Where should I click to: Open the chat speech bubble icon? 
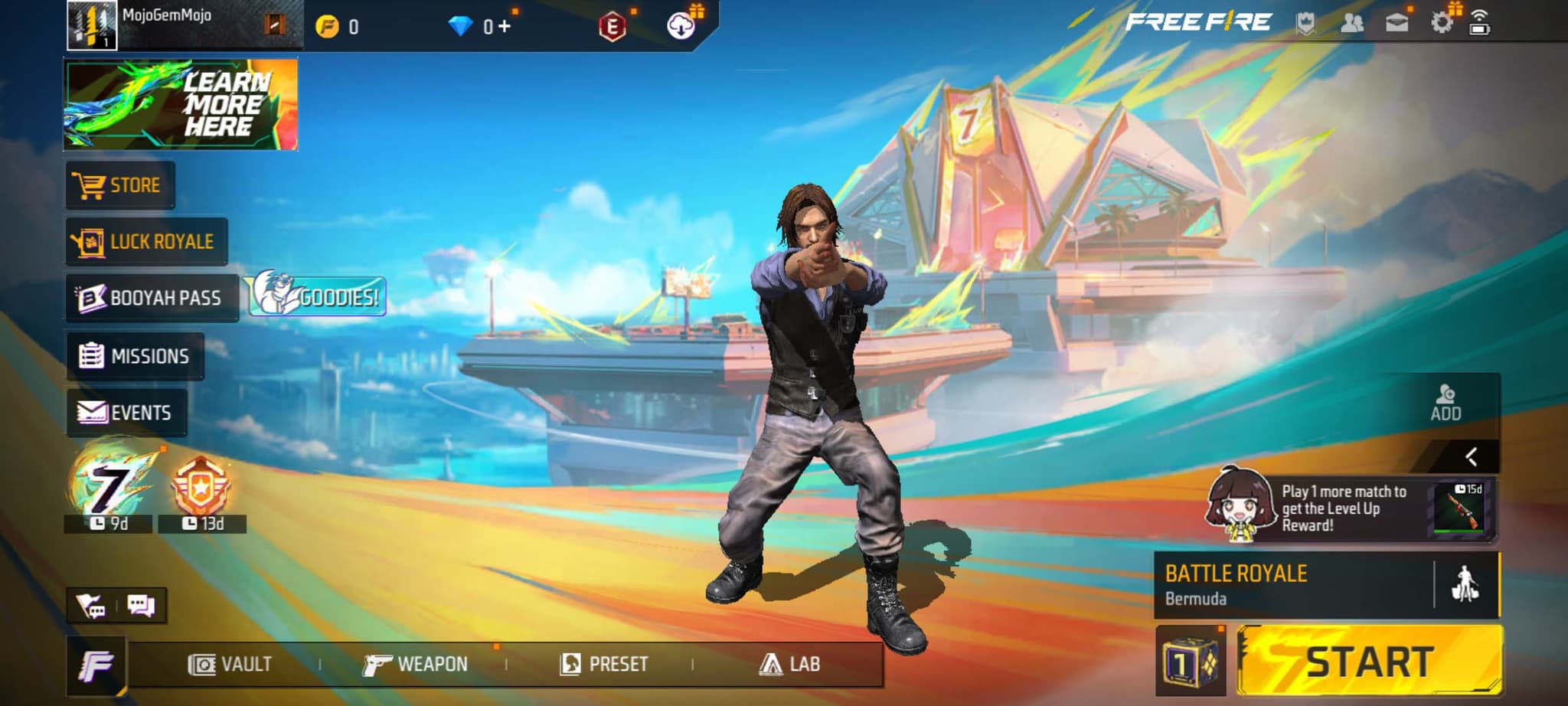(141, 606)
